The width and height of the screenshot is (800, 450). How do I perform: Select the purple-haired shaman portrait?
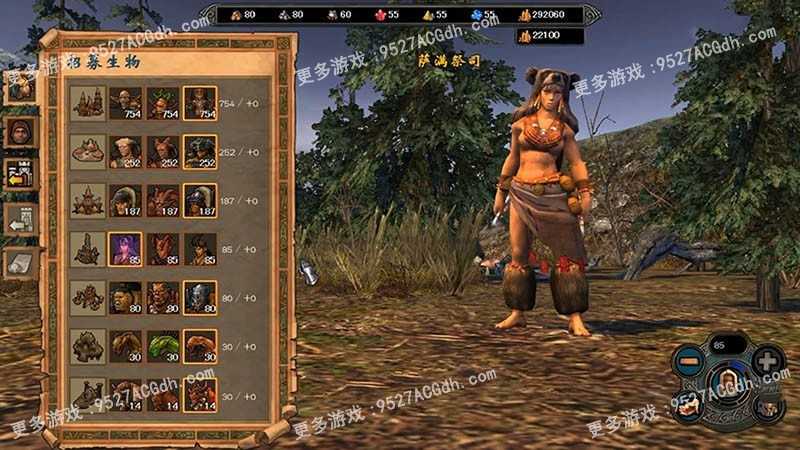[126, 248]
